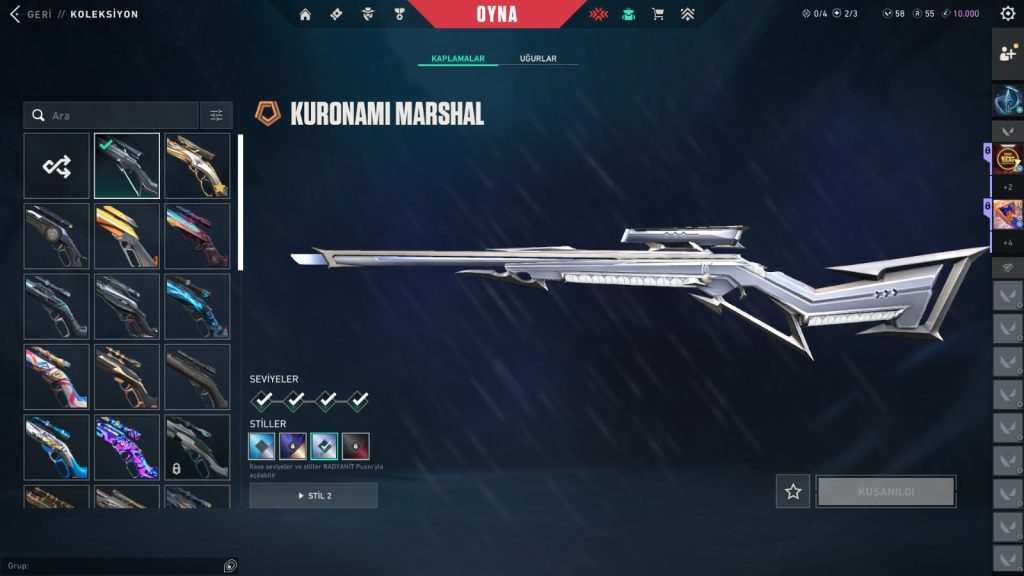Start a match with the OYNA button
The image size is (1024, 576).
[496, 14]
